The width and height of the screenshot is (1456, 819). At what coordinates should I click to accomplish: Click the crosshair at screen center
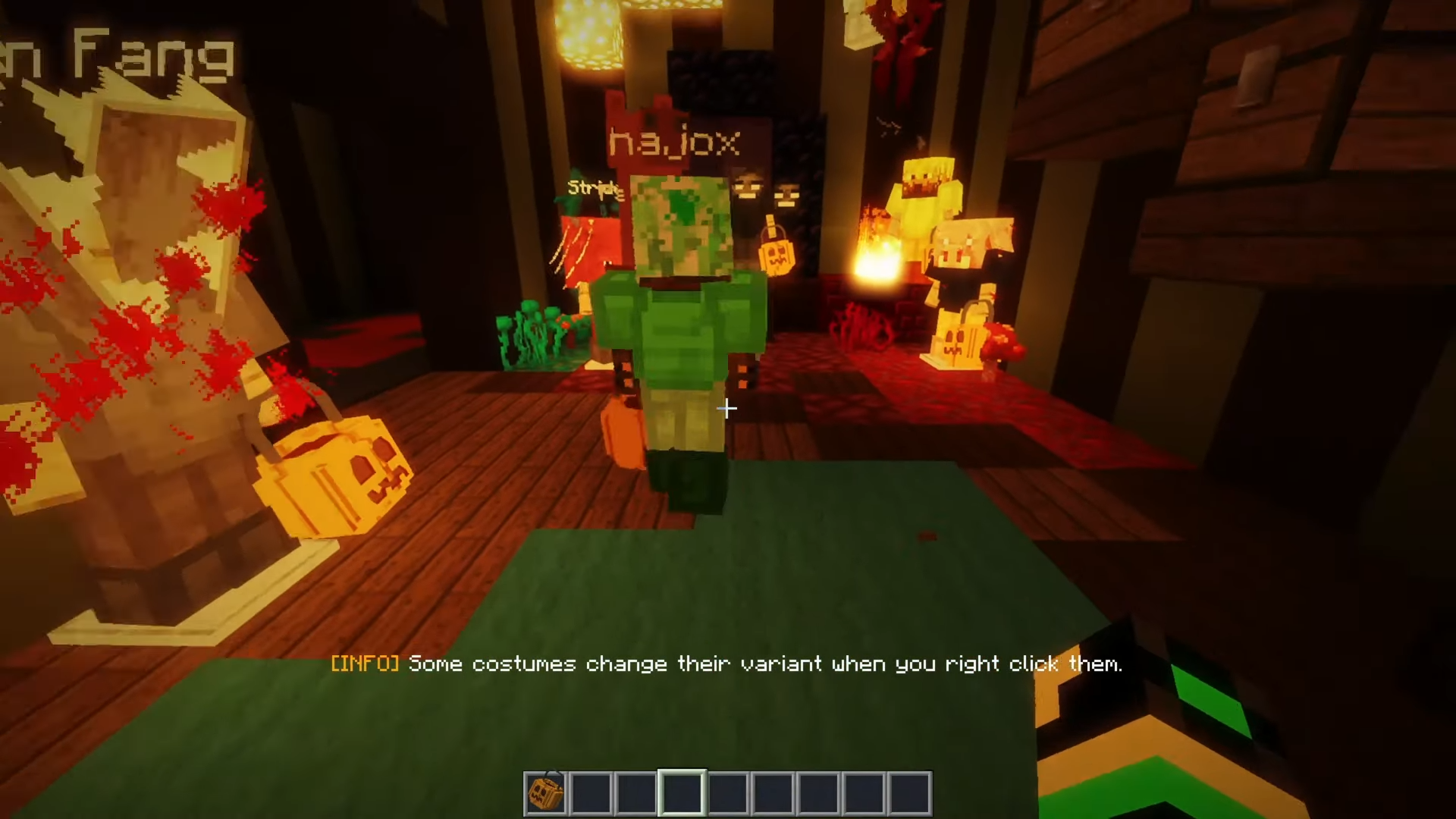coord(726,409)
